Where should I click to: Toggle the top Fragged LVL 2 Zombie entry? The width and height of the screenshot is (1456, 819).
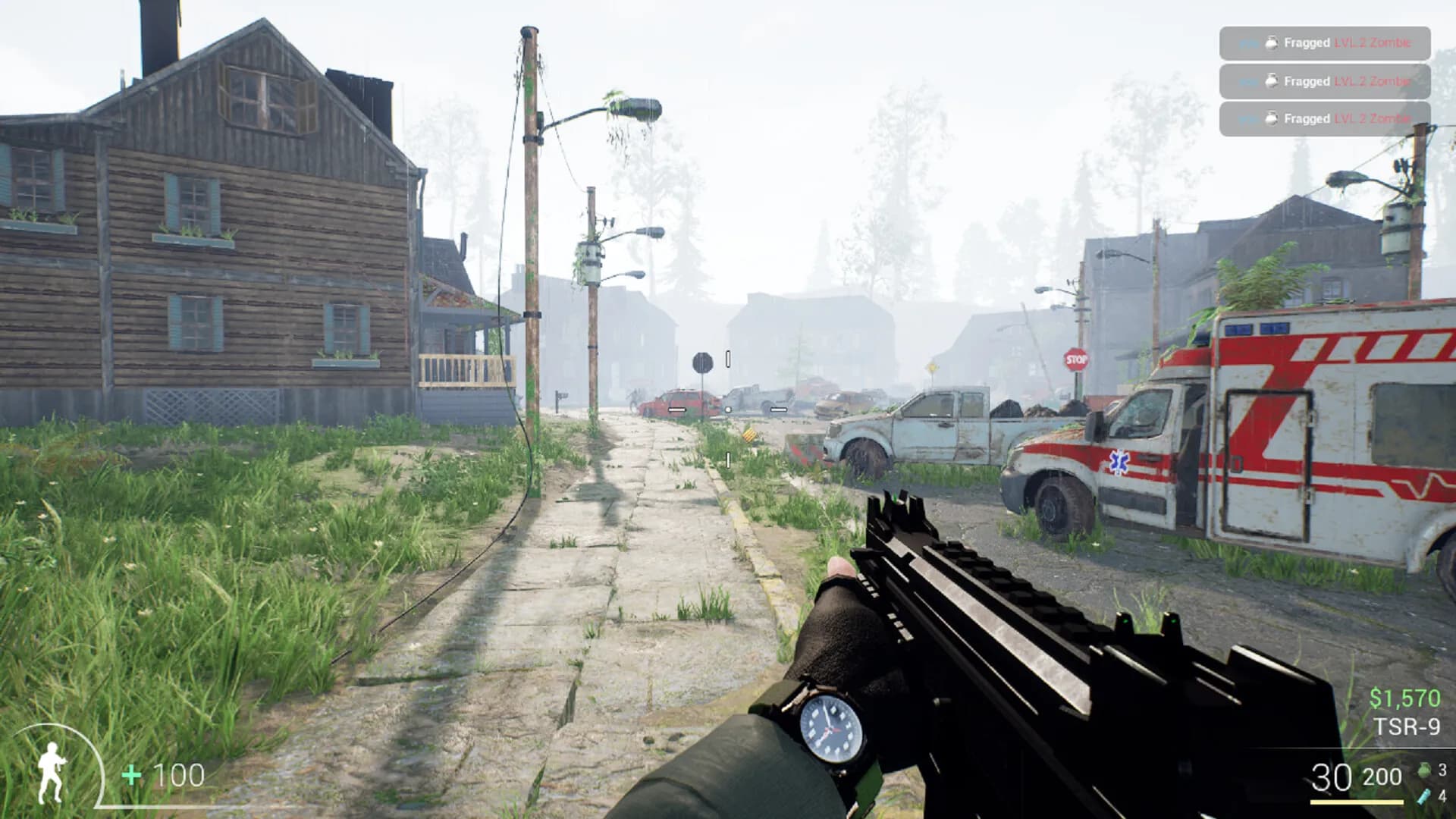pyautogui.click(x=1326, y=44)
